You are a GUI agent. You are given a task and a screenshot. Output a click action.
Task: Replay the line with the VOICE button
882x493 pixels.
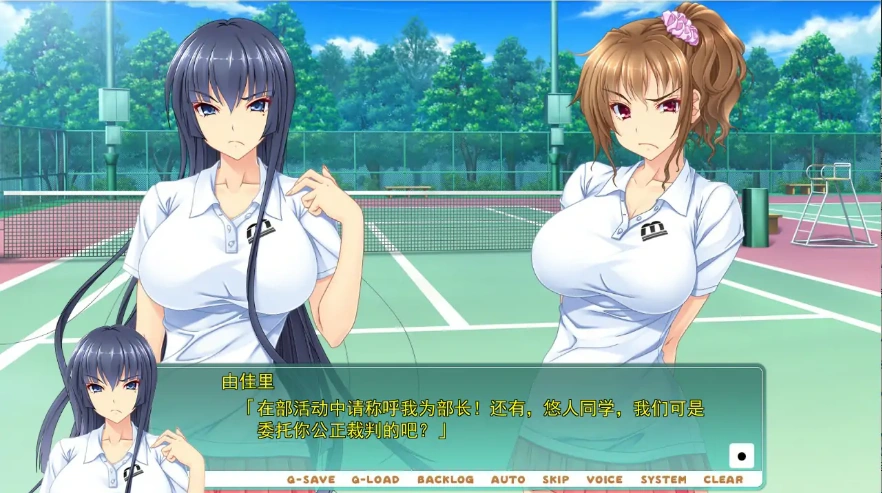click(x=604, y=480)
